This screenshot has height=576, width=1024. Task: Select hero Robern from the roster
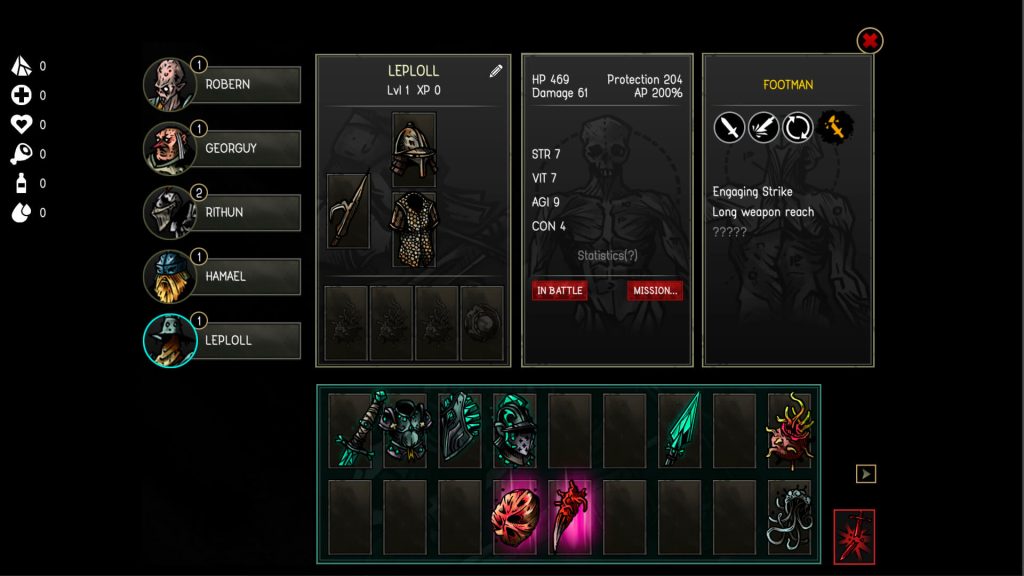tap(223, 85)
